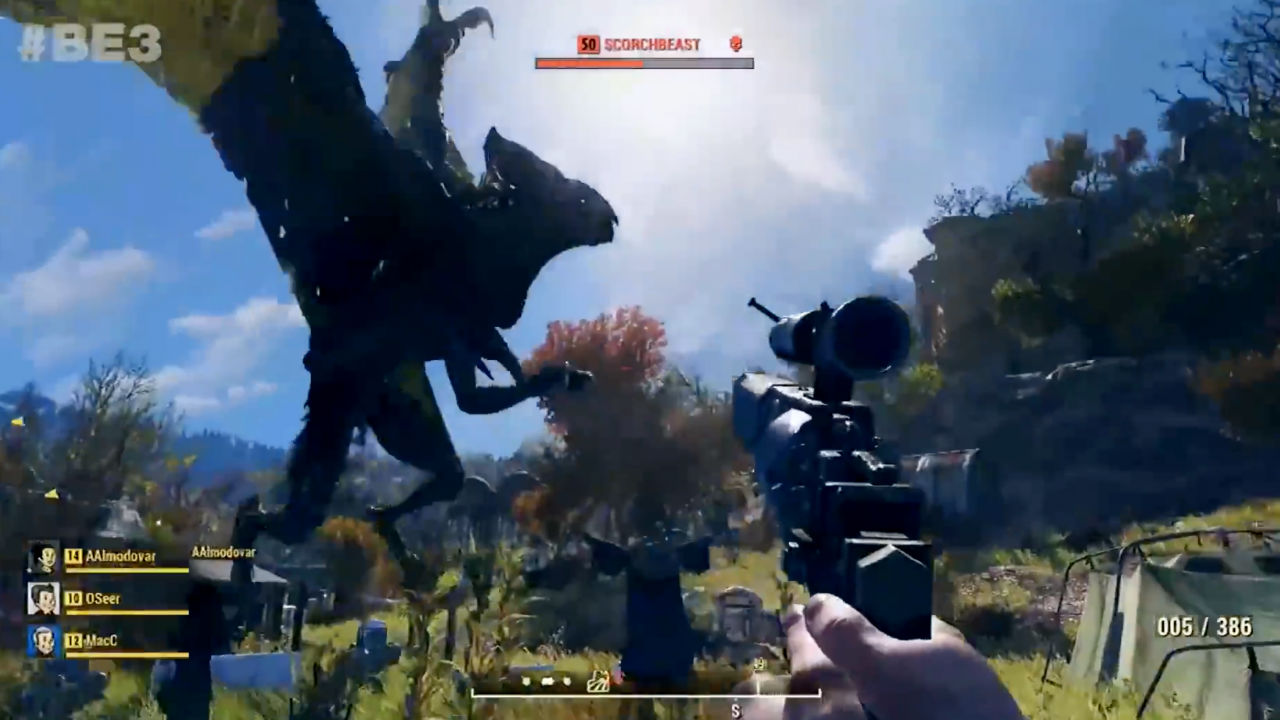The width and height of the screenshot is (1280, 720).
Task: Select OSeer's player portrait icon
Action: [x=42, y=598]
